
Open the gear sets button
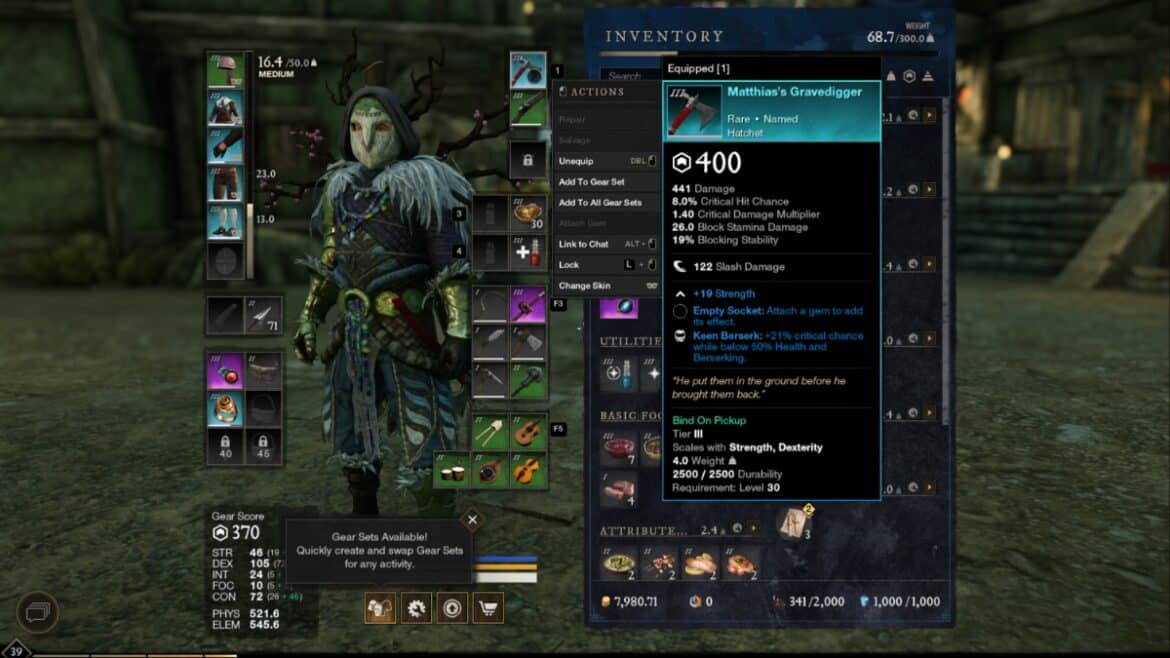click(x=380, y=607)
